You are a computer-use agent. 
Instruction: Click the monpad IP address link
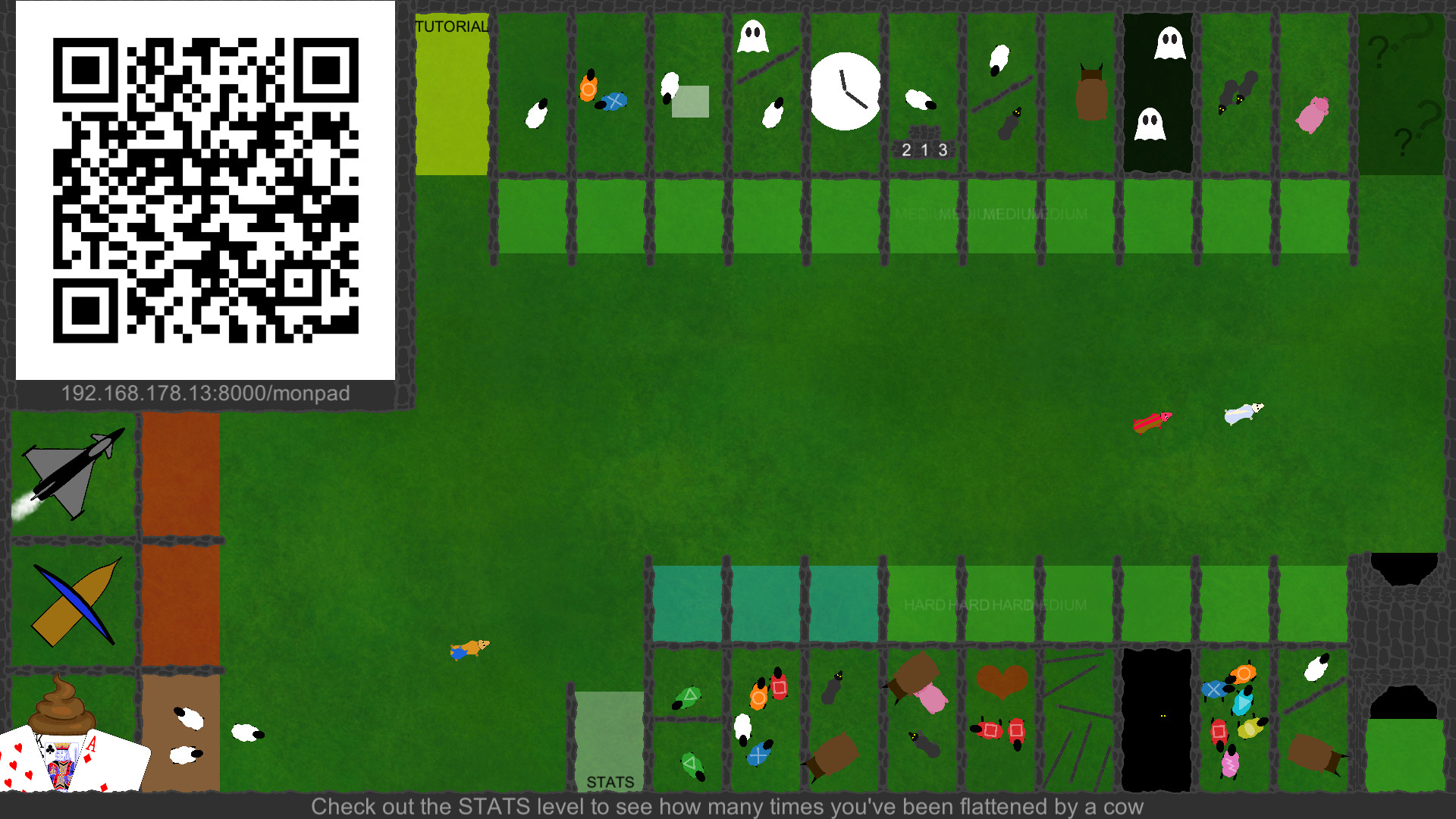click(205, 393)
